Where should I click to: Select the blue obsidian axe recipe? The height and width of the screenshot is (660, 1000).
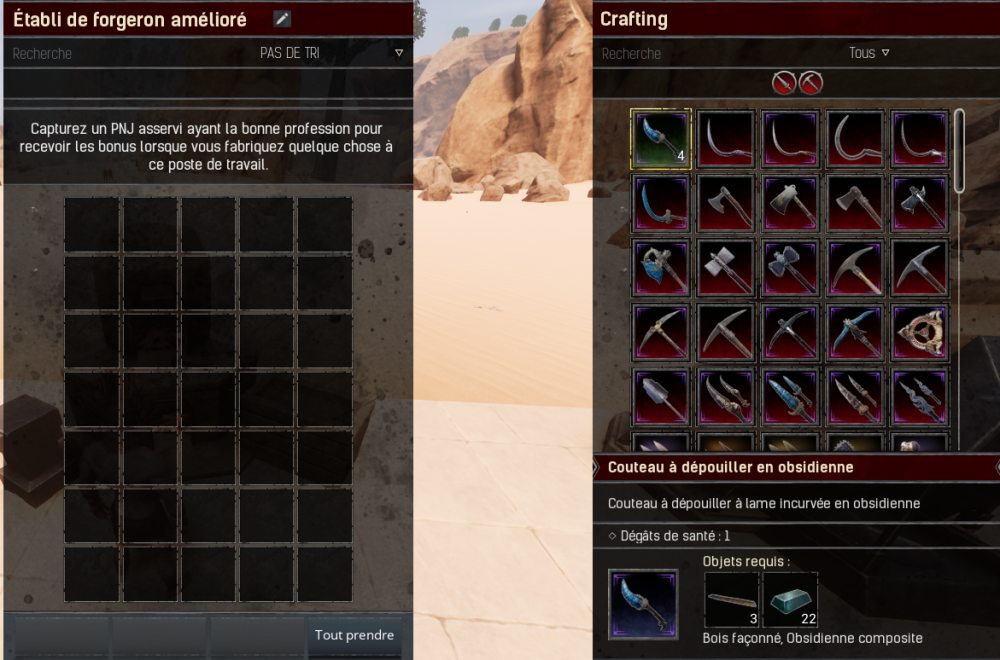click(660, 267)
